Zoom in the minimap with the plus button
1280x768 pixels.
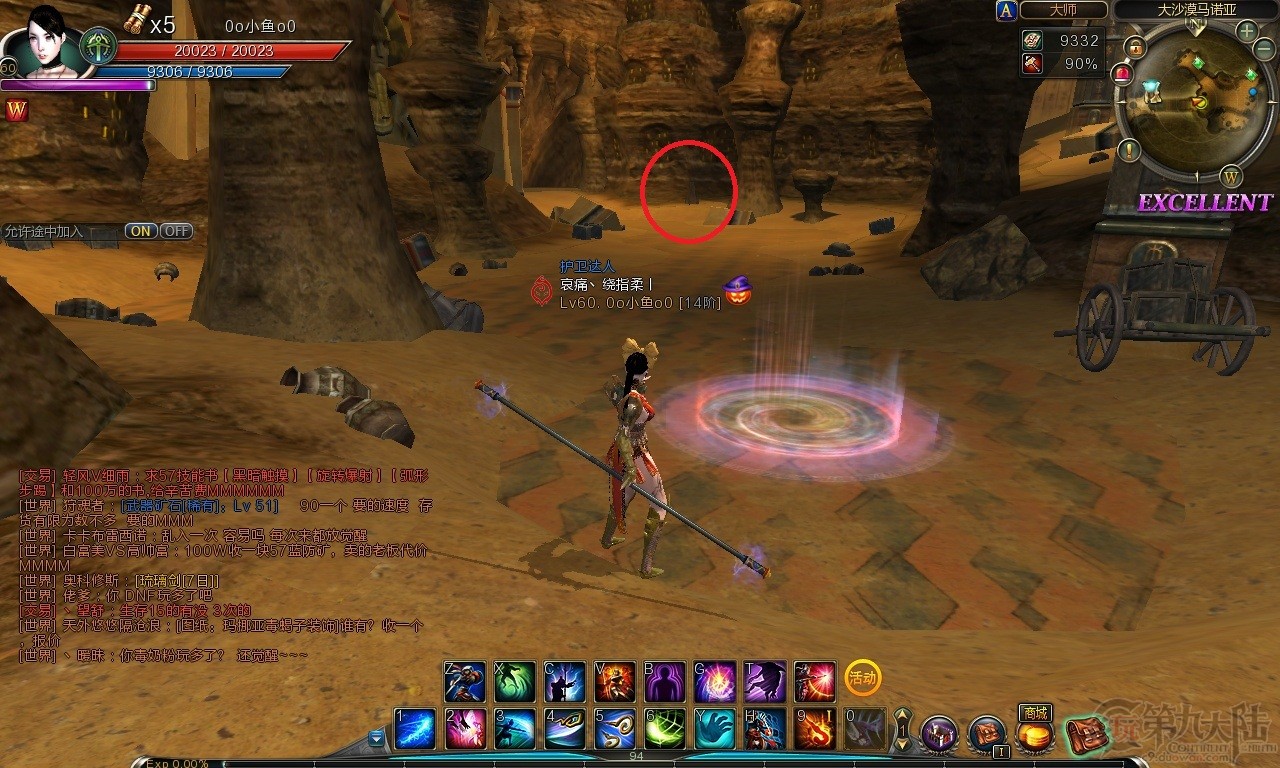click(1247, 31)
